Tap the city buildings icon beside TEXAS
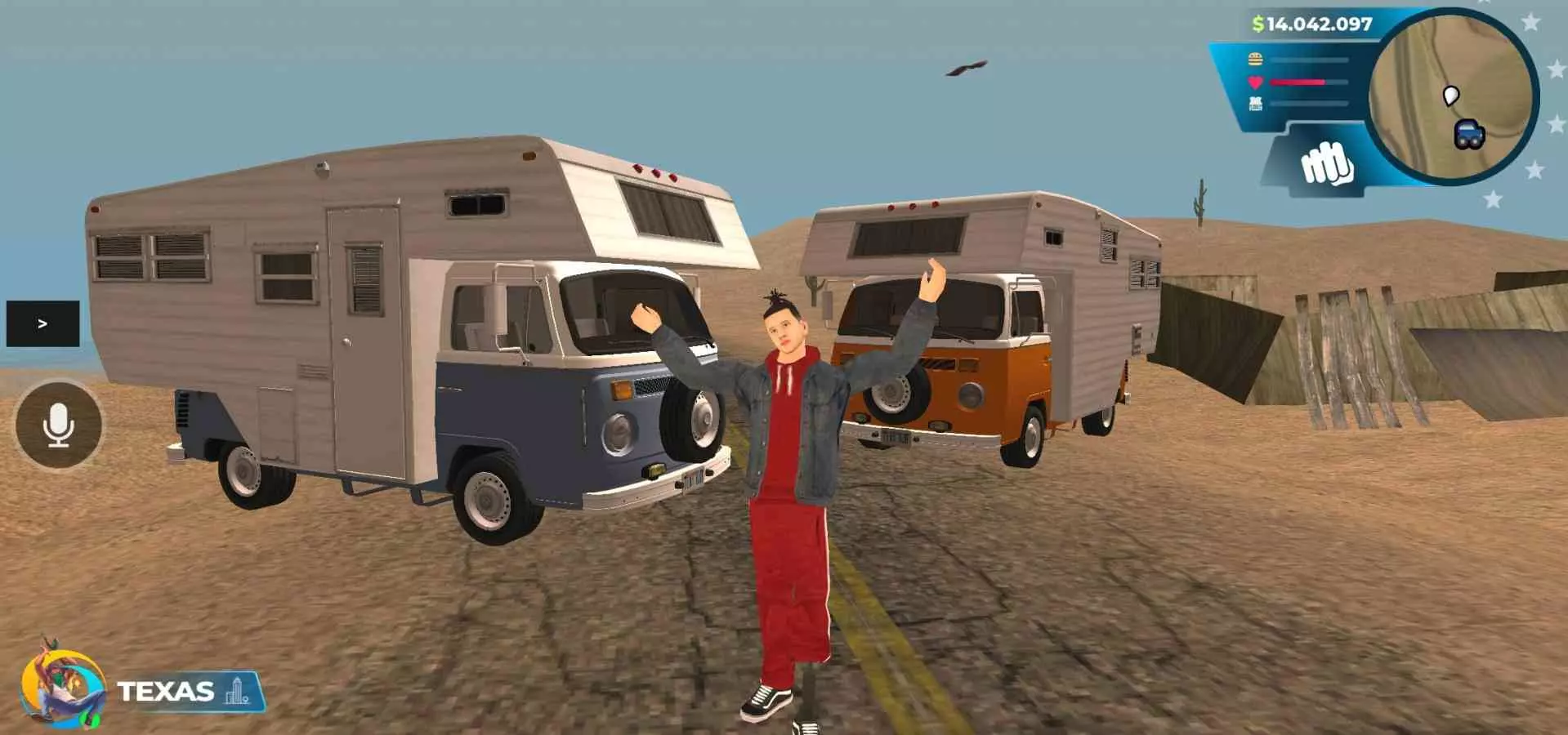Screen dimensions: 1568x735 point(237,692)
